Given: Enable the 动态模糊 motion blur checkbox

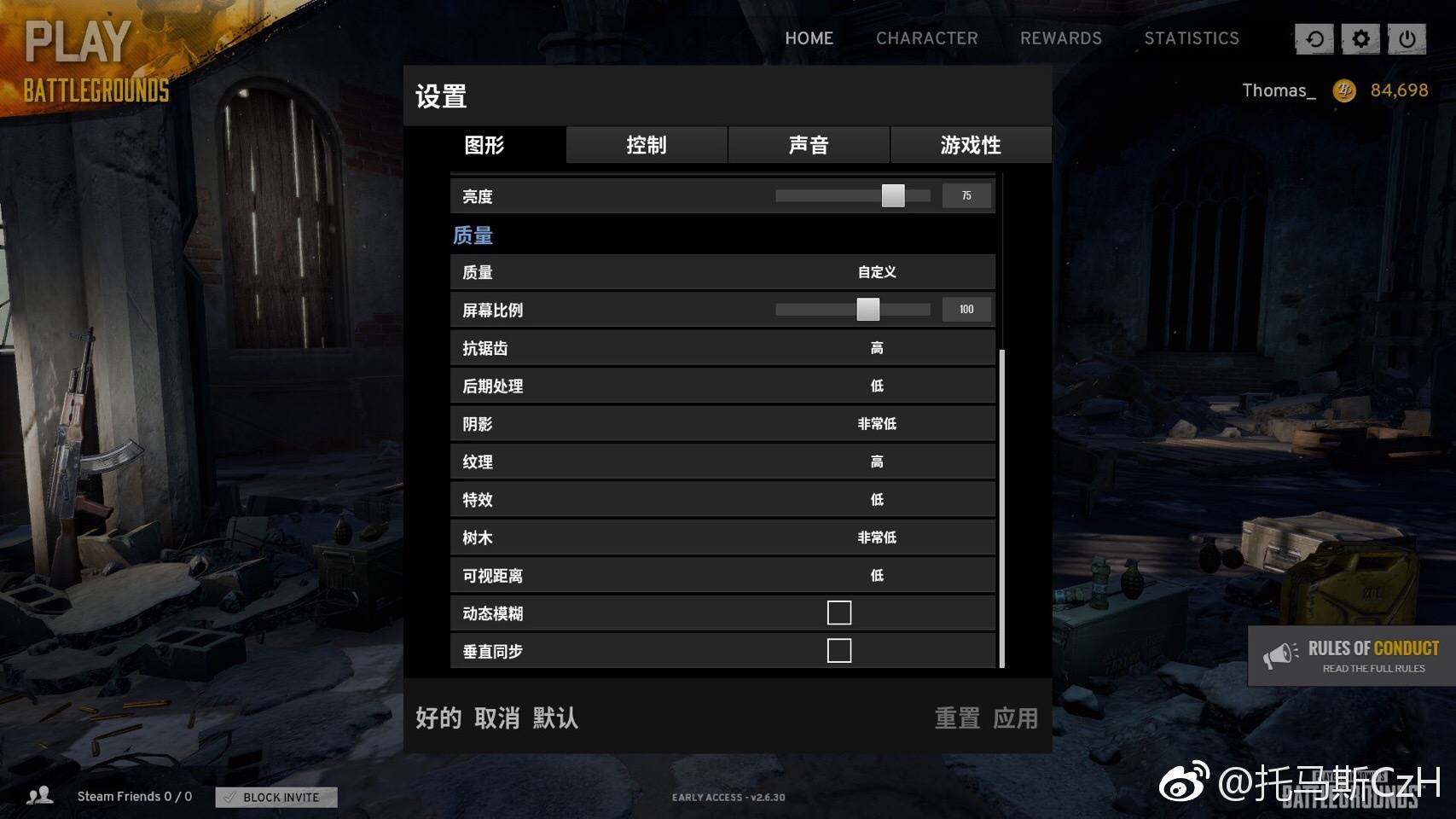Looking at the screenshot, I should coord(839,612).
